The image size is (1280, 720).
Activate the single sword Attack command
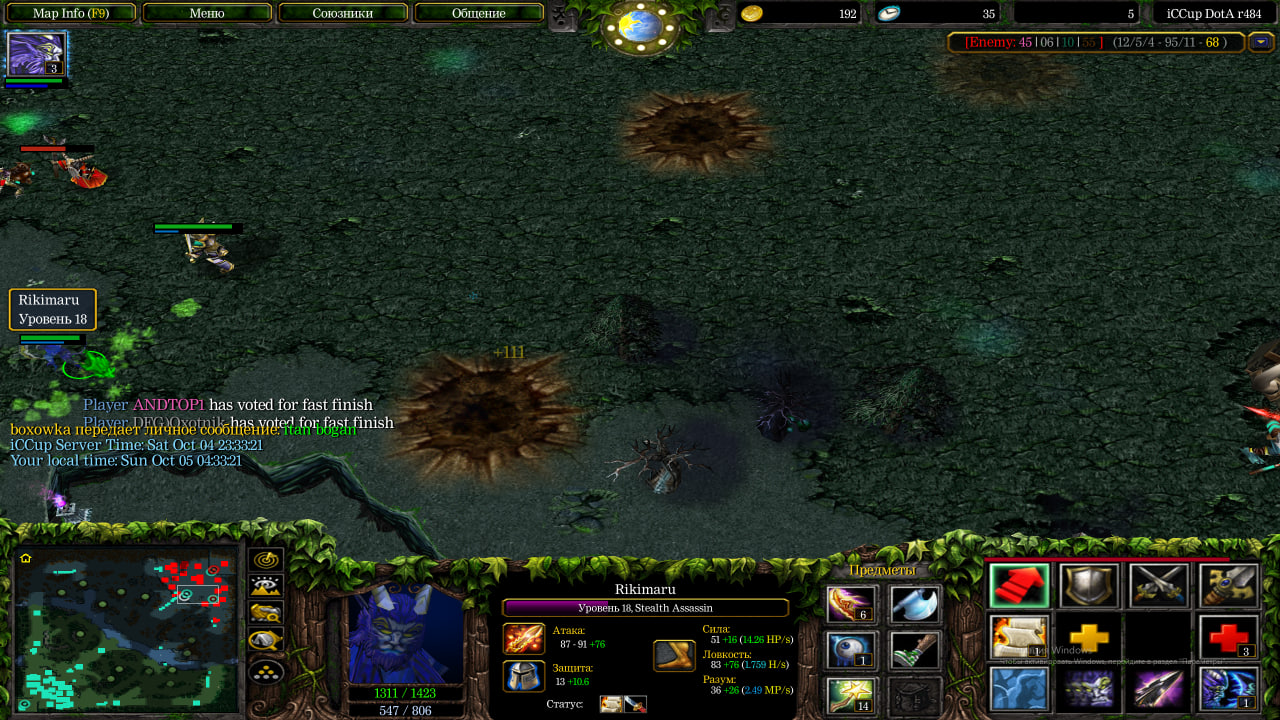tap(1229, 586)
